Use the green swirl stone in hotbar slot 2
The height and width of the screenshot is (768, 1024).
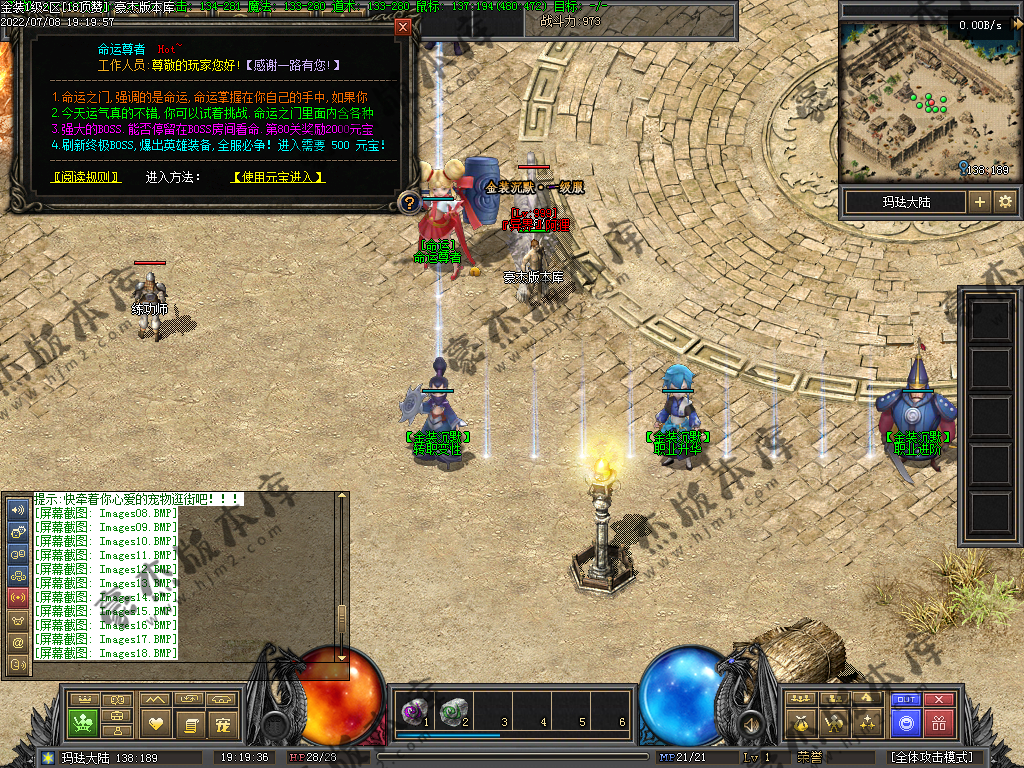click(453, 711)
